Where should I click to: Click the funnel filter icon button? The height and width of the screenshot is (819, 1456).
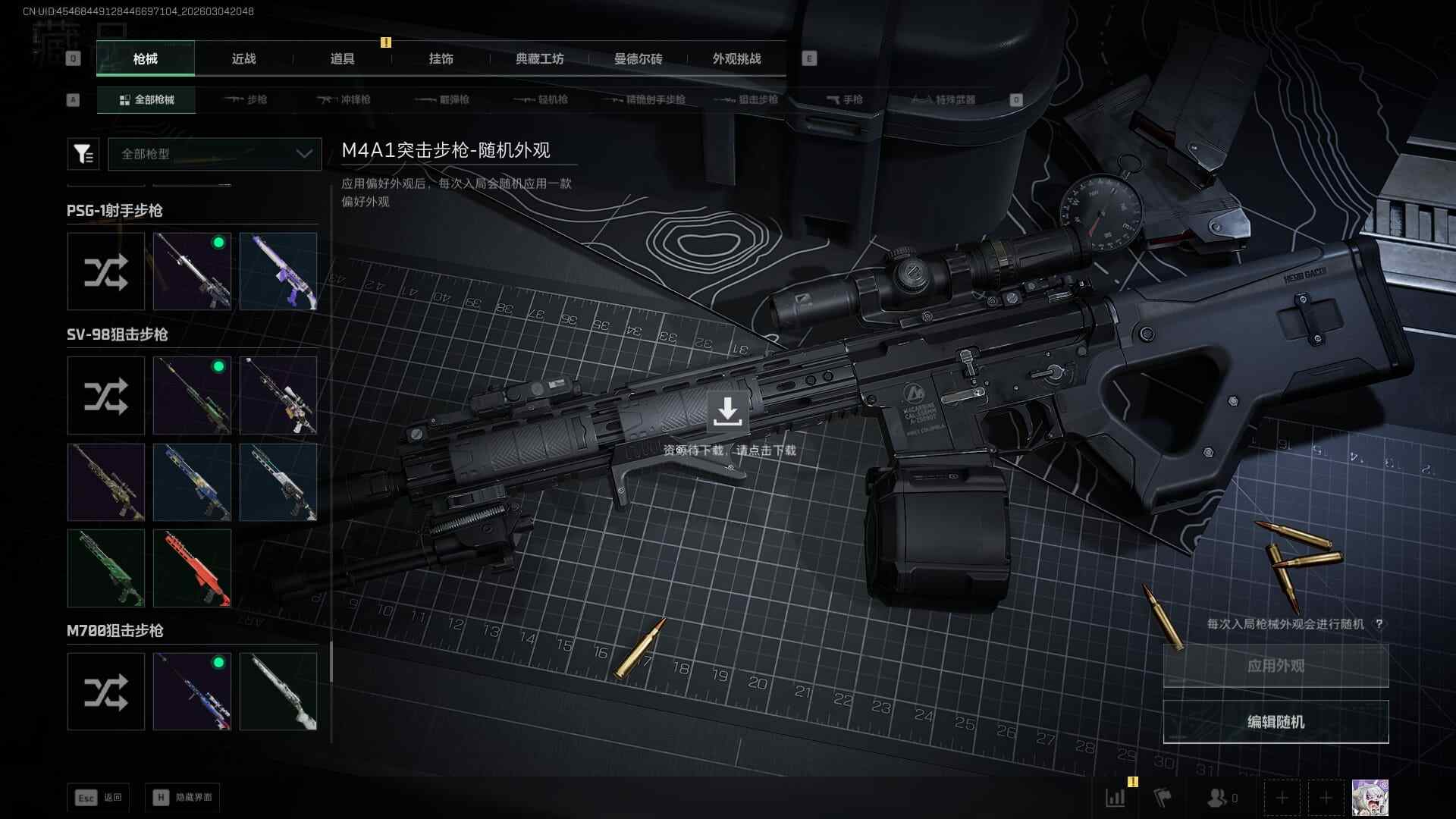(83, 154)
